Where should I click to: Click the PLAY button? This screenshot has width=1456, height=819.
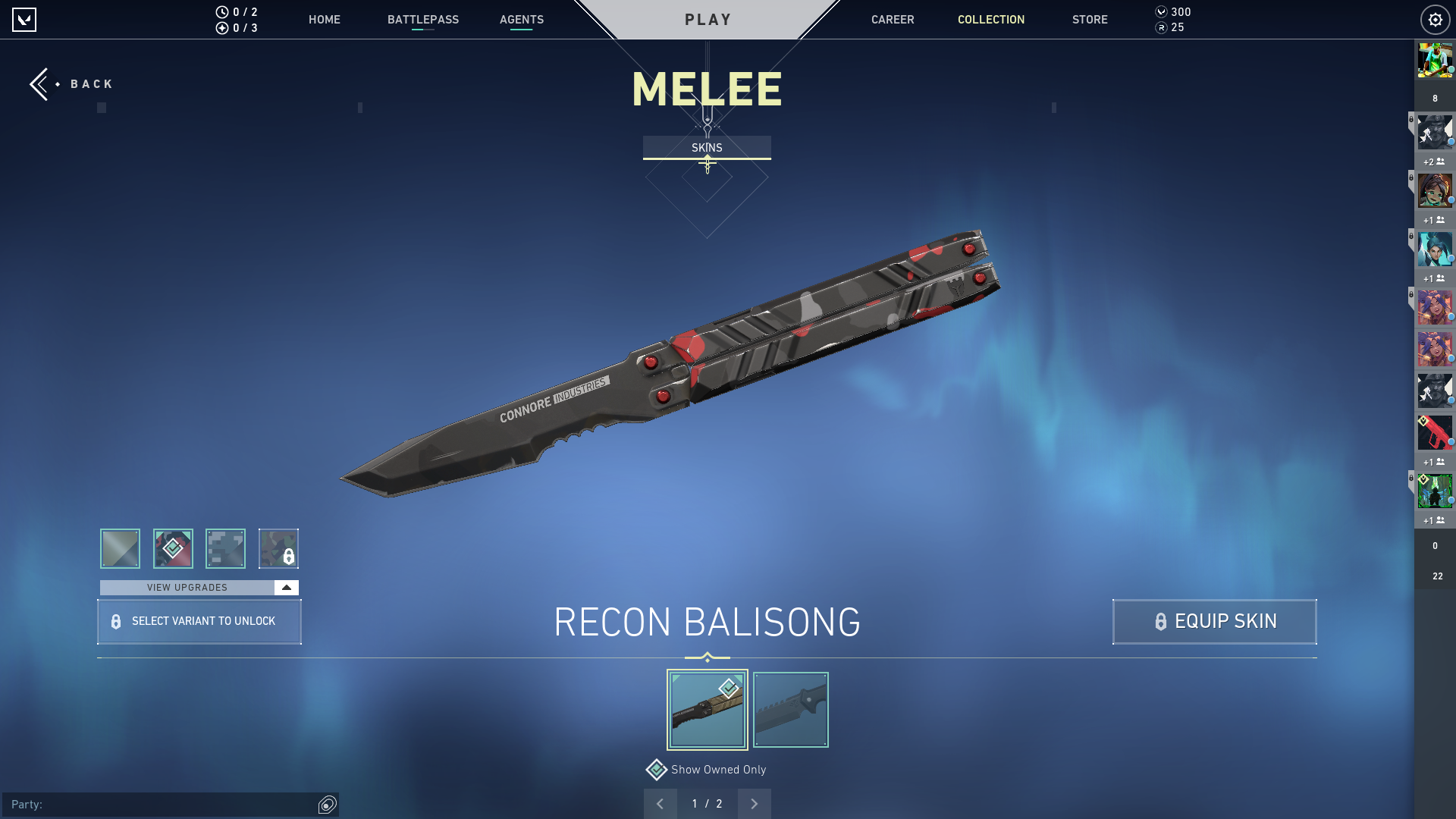click(708, 20)
